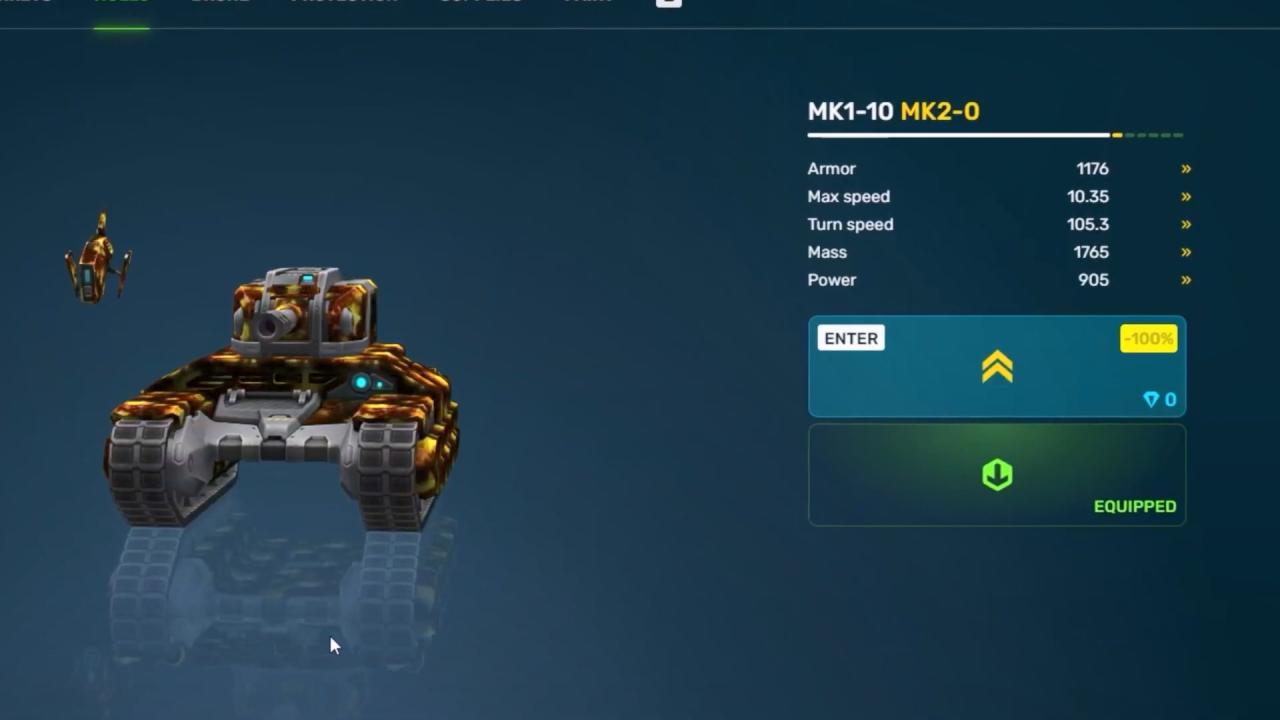Image resolution: width=1280 pixels, height=720 pixels.
Task: Click the green Equipped button
Action: 997,475
